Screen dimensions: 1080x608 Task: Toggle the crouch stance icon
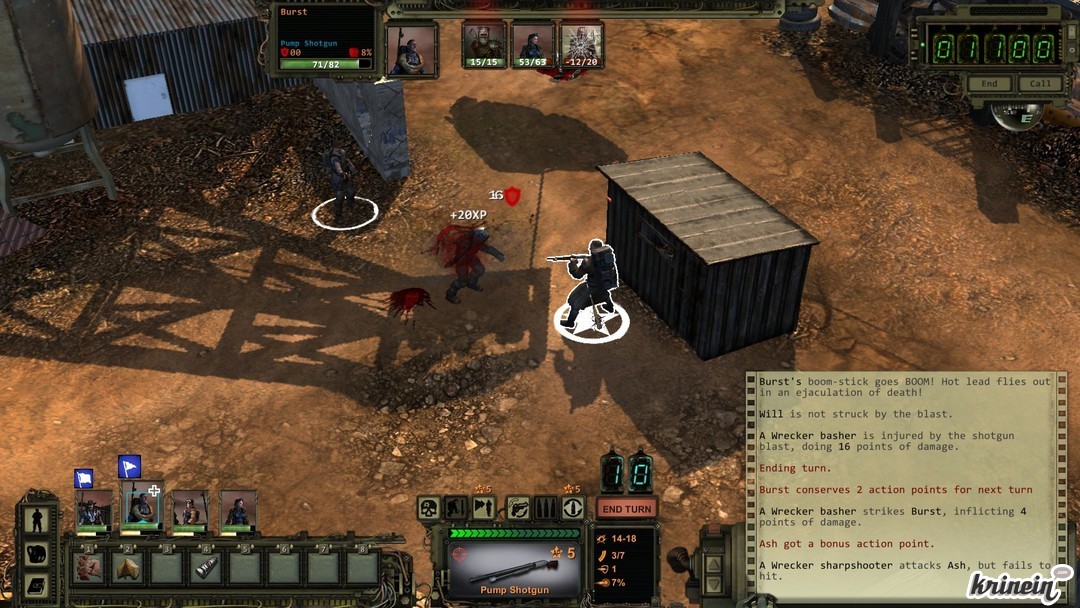tap(456, 508)
